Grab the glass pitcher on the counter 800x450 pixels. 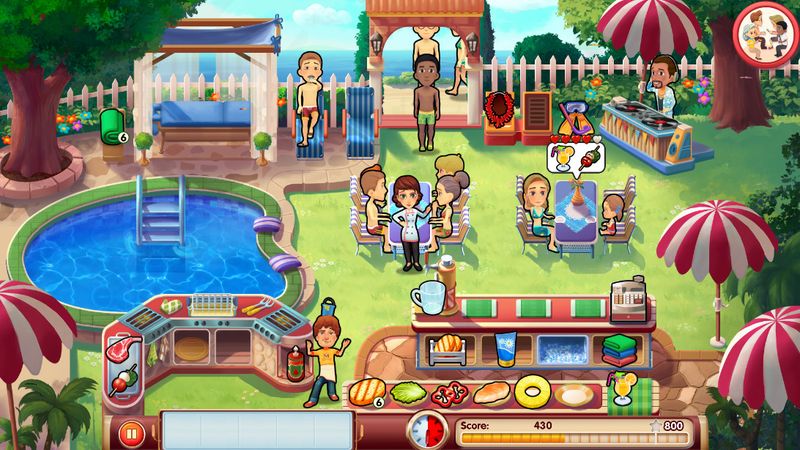click(x=431, y=297)
